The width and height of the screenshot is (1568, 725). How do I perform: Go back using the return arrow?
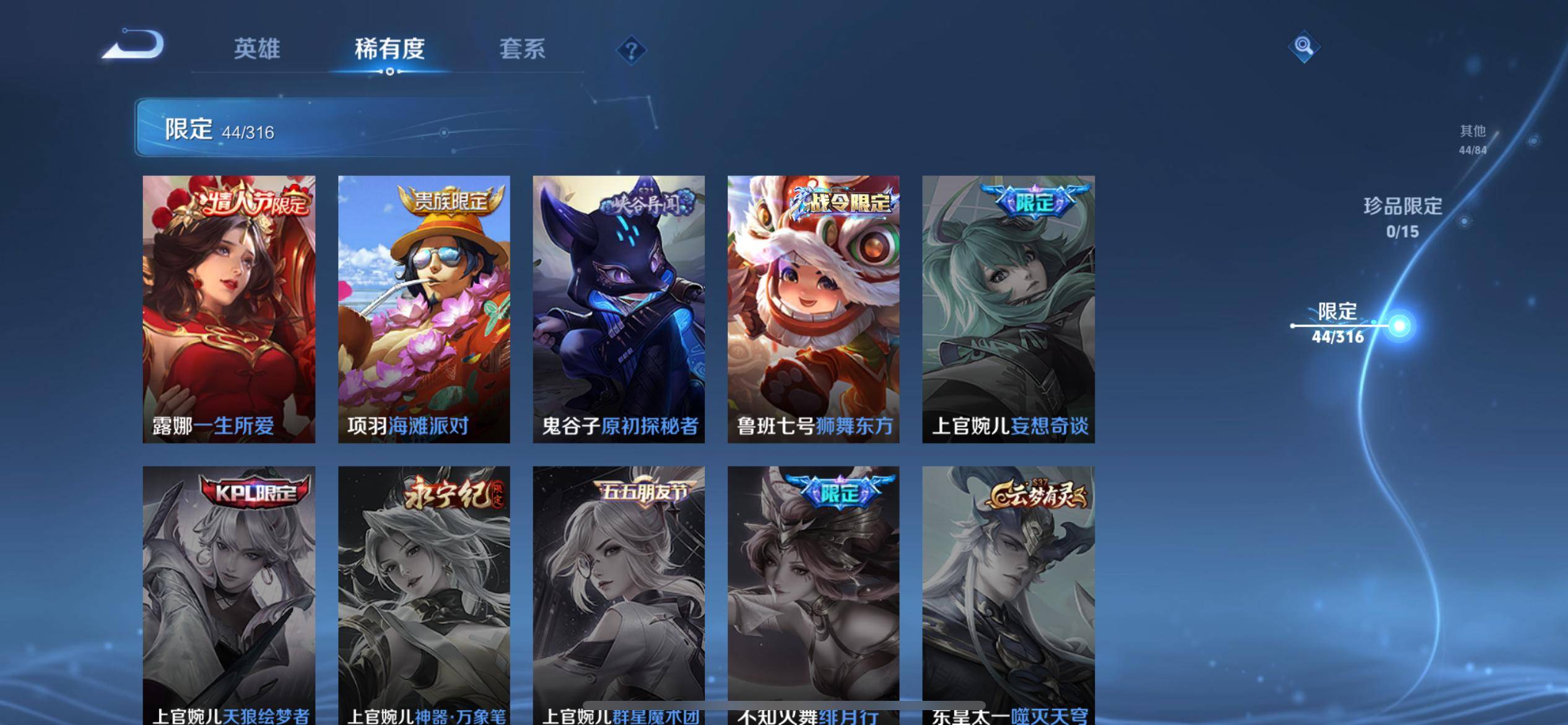click(x=133, y=45)
